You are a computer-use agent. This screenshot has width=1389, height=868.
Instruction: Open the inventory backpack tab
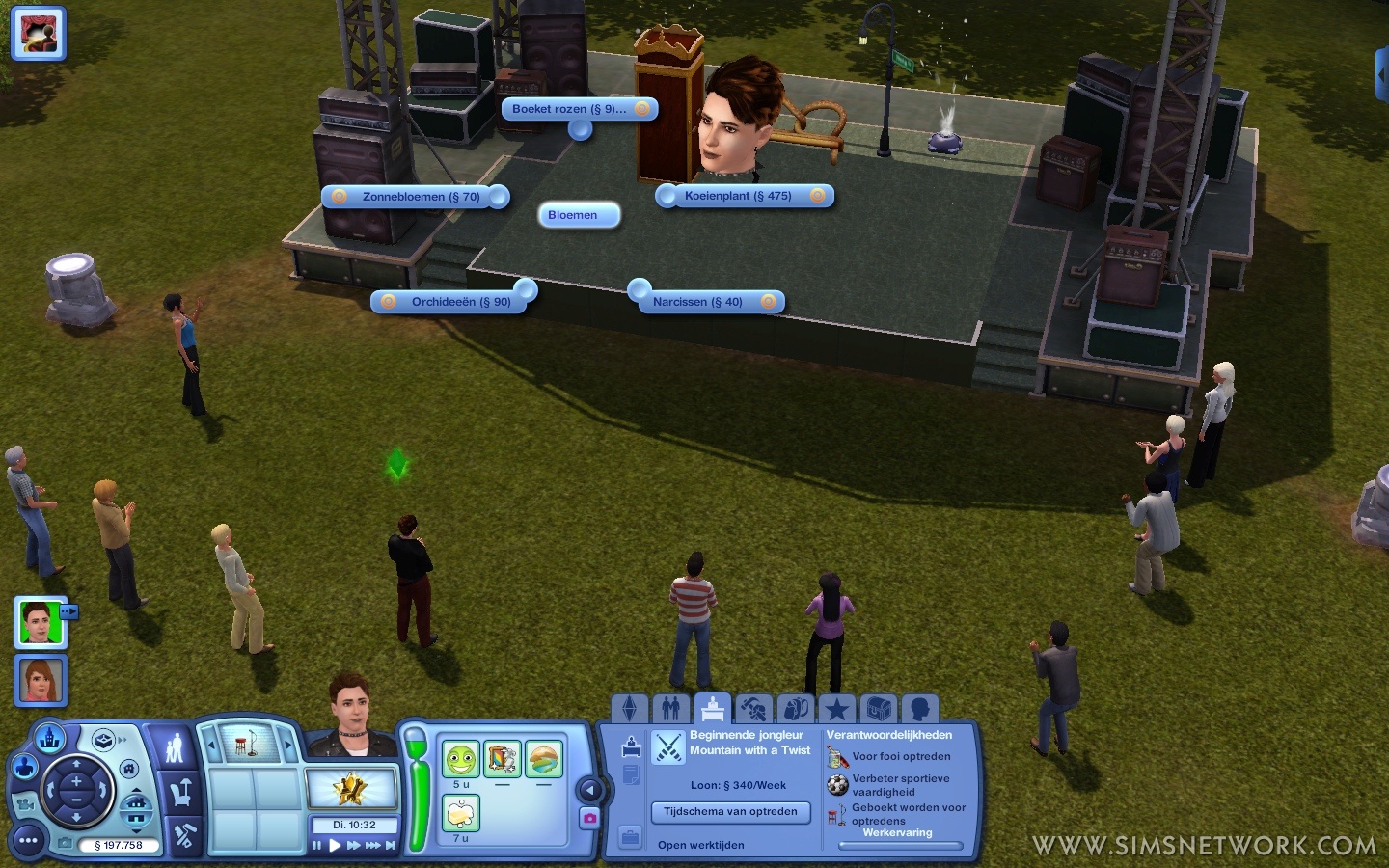[796, 709]
